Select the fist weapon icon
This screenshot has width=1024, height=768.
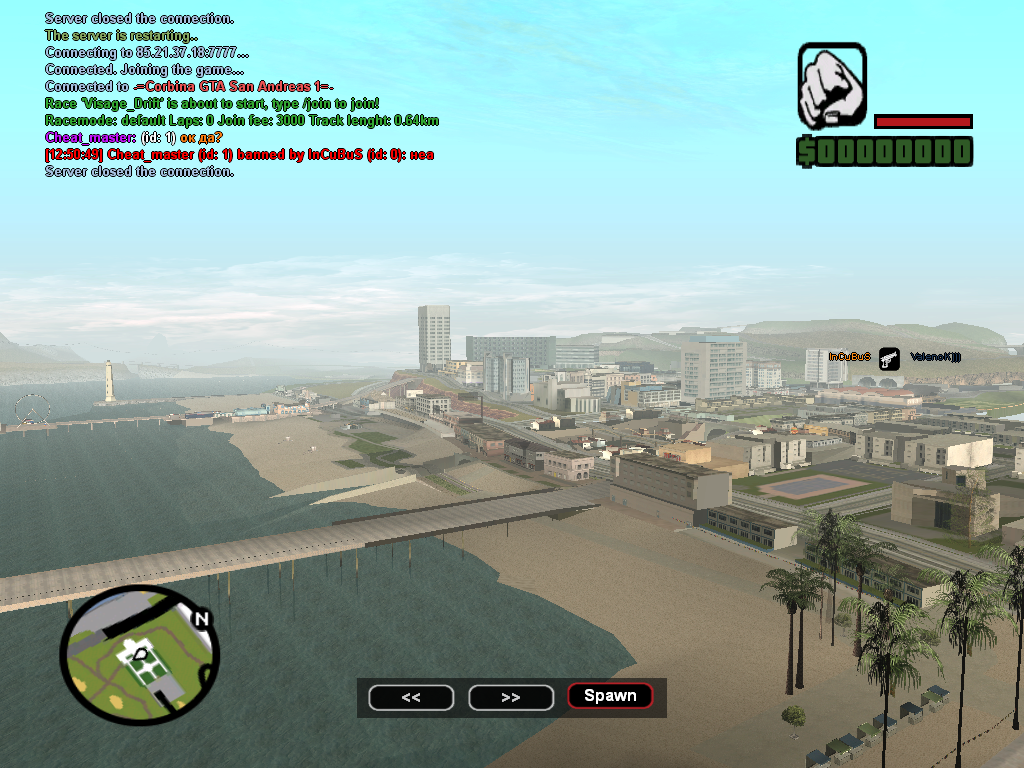coord(832,87)
